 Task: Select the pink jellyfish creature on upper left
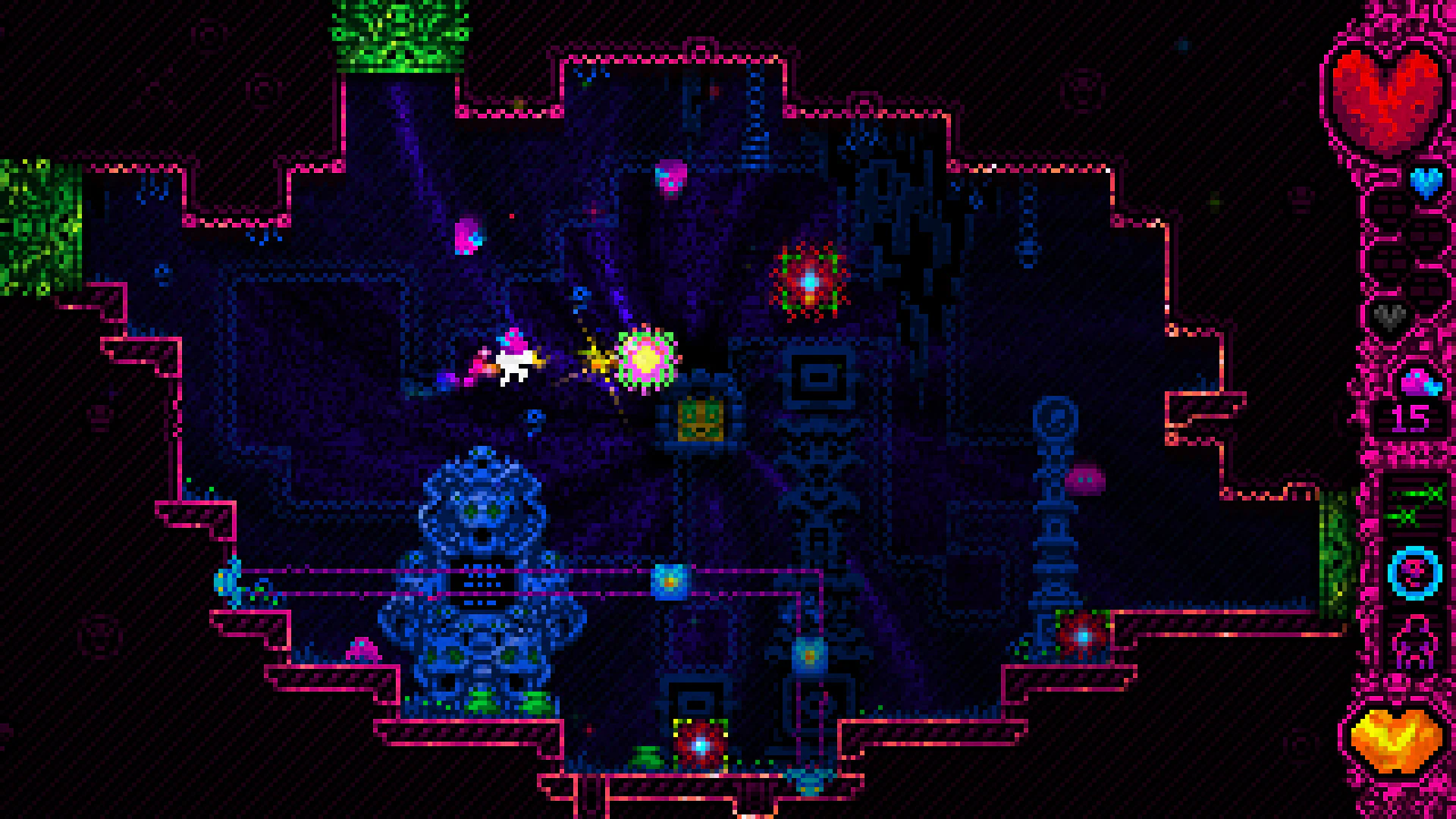[467, 237]
